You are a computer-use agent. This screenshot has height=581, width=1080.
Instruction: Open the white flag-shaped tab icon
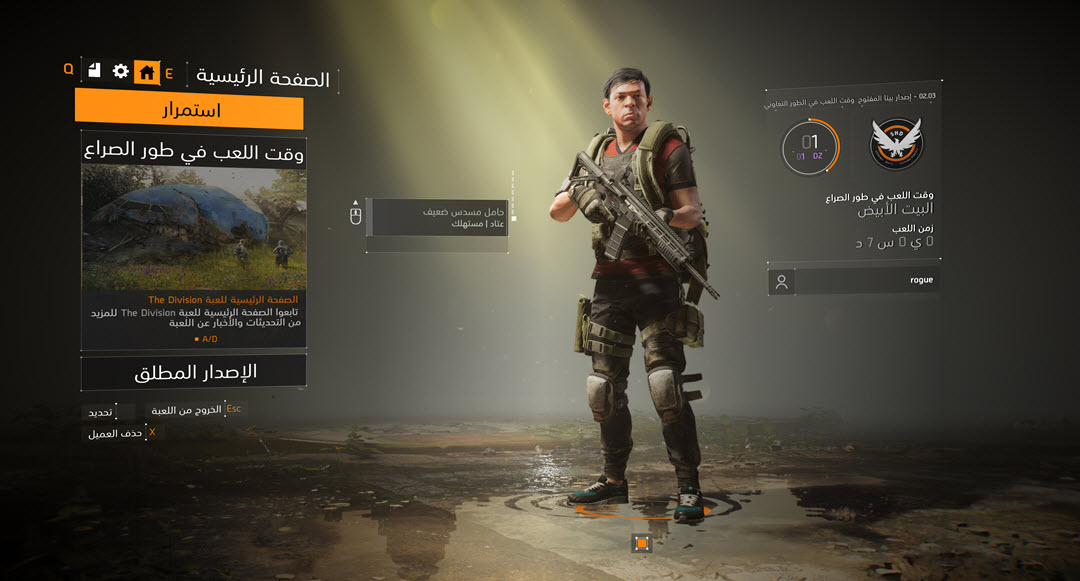coord(94,70)
